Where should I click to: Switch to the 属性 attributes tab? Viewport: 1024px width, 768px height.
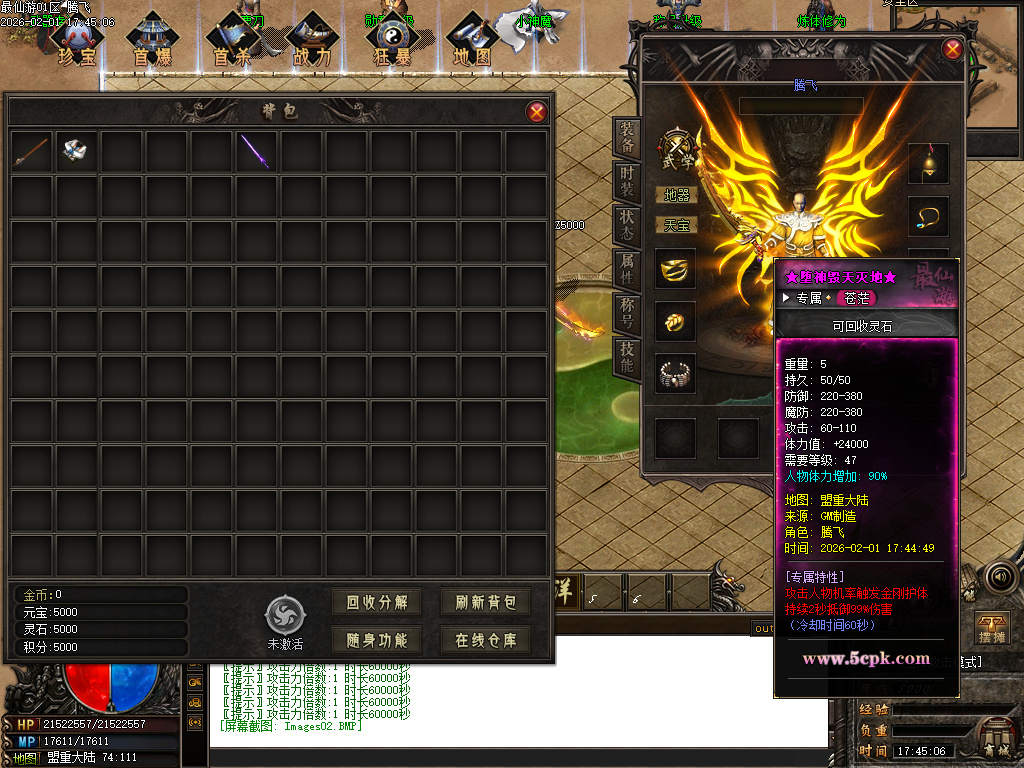[627, 267]
